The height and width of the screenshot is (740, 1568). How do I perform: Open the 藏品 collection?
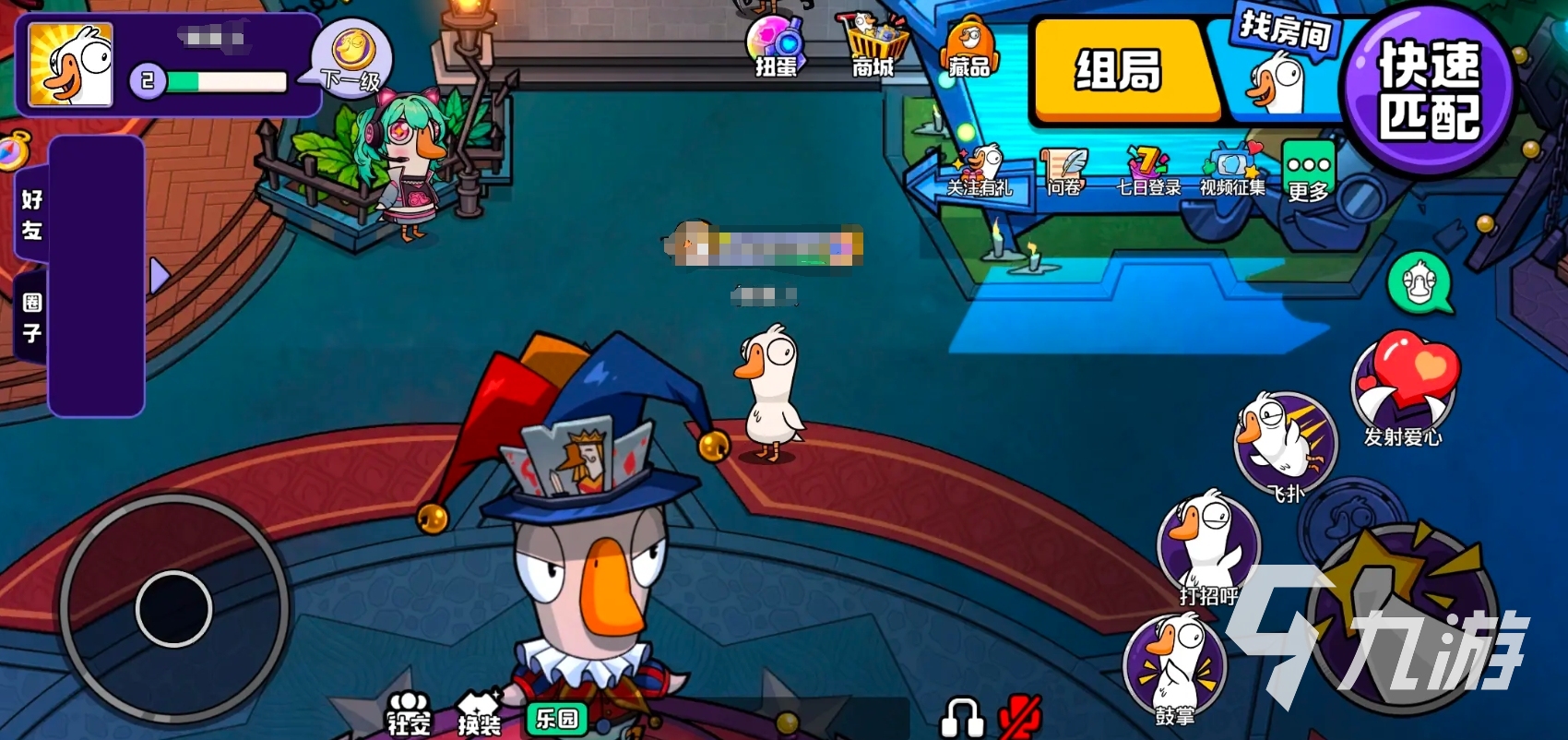click(x=967, y=42)
